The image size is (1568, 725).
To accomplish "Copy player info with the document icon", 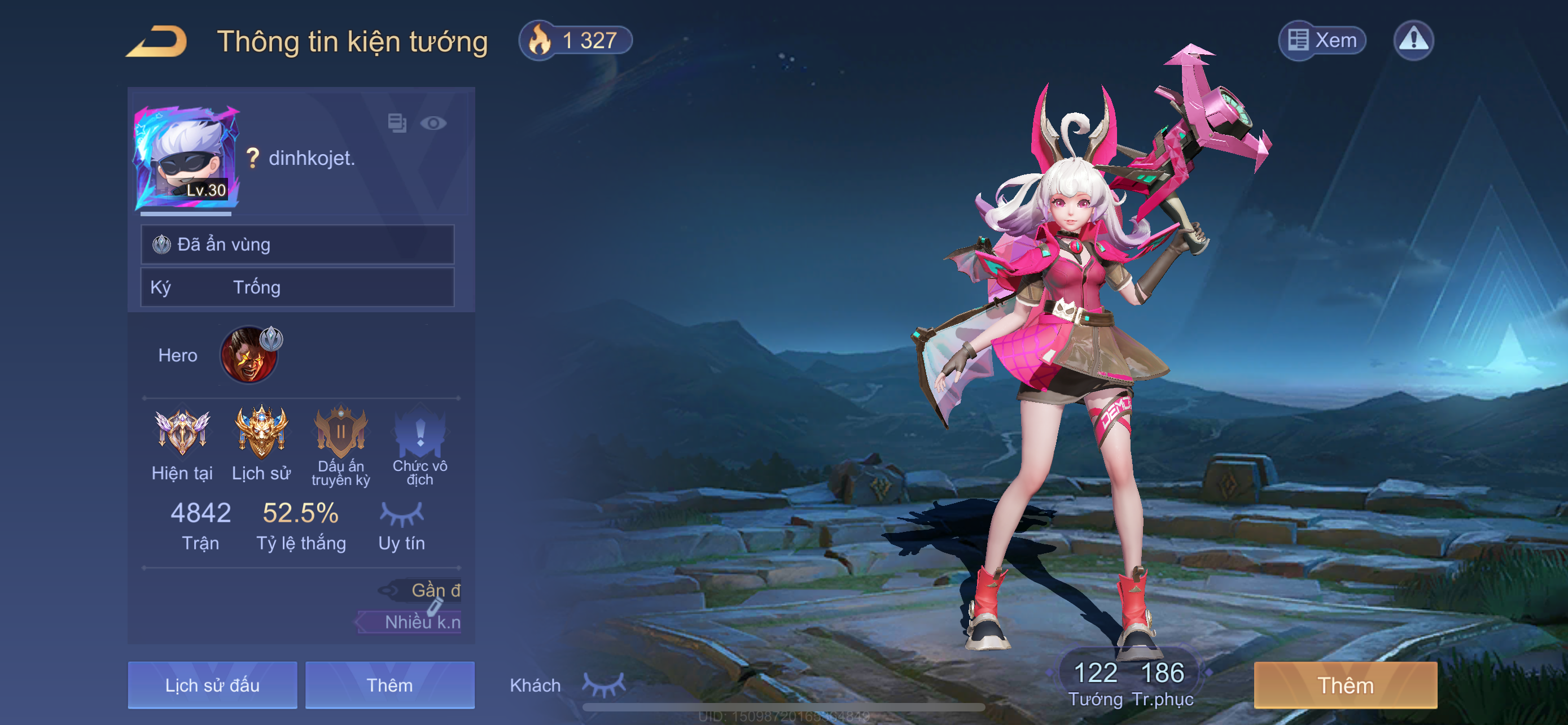I will [x=397, y=124].
